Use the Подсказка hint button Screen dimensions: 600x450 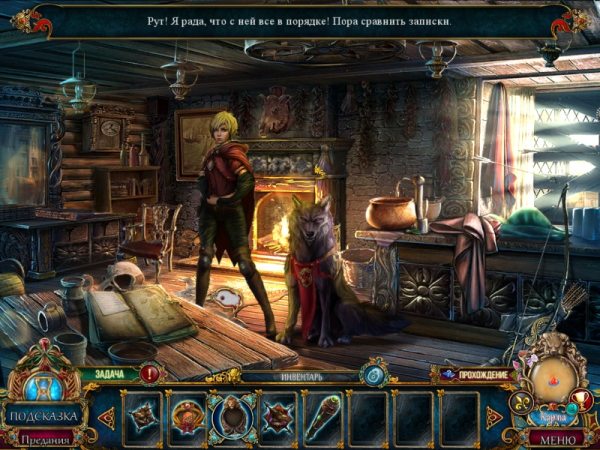(x=43, y=414)
